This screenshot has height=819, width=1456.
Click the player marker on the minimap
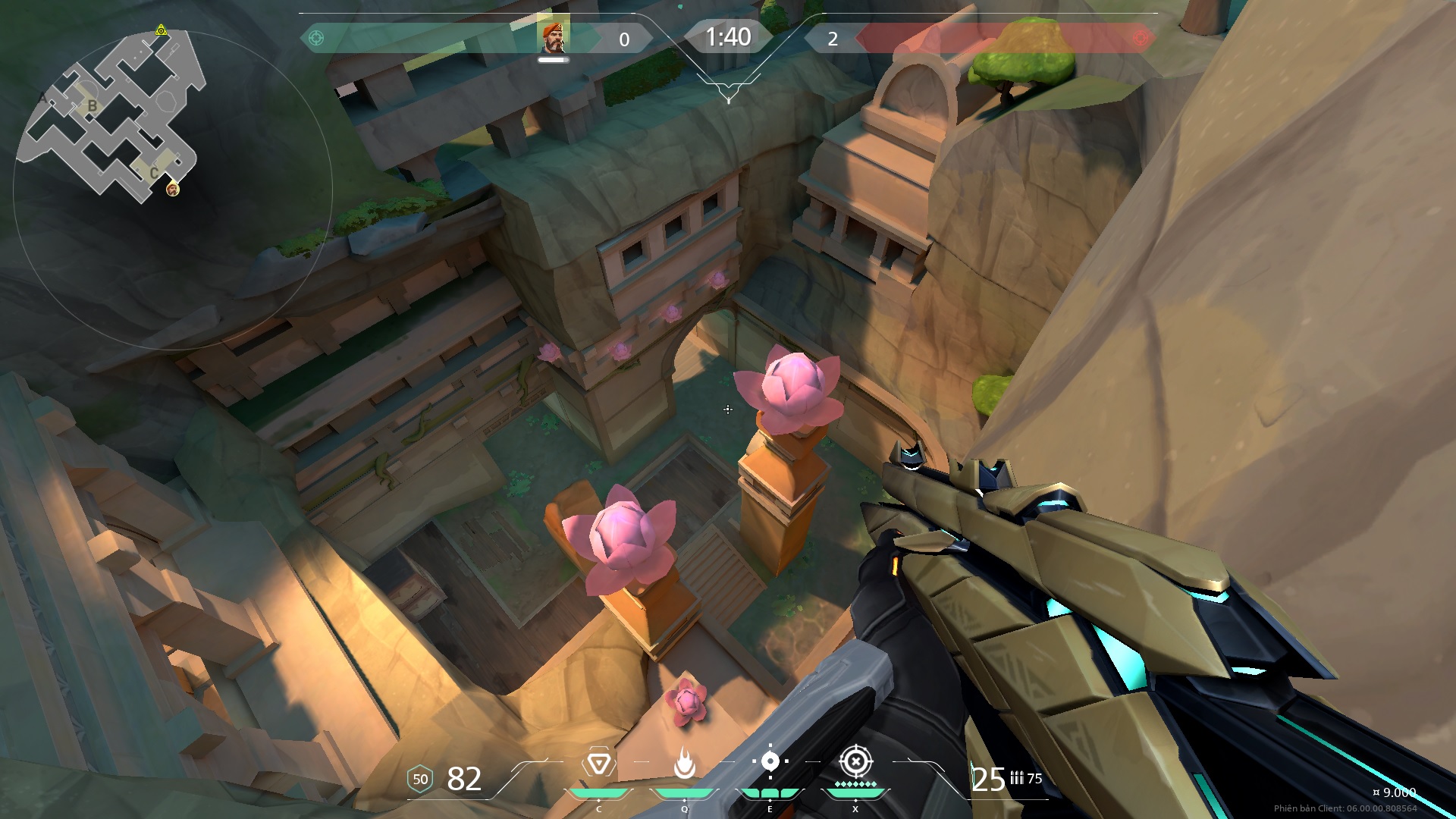173,189
